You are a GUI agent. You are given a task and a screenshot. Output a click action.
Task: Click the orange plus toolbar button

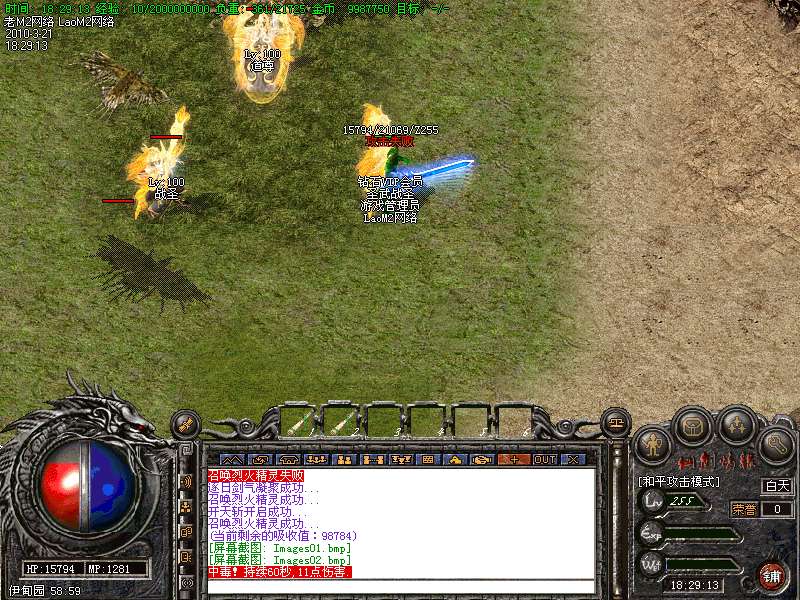[514, 459]
